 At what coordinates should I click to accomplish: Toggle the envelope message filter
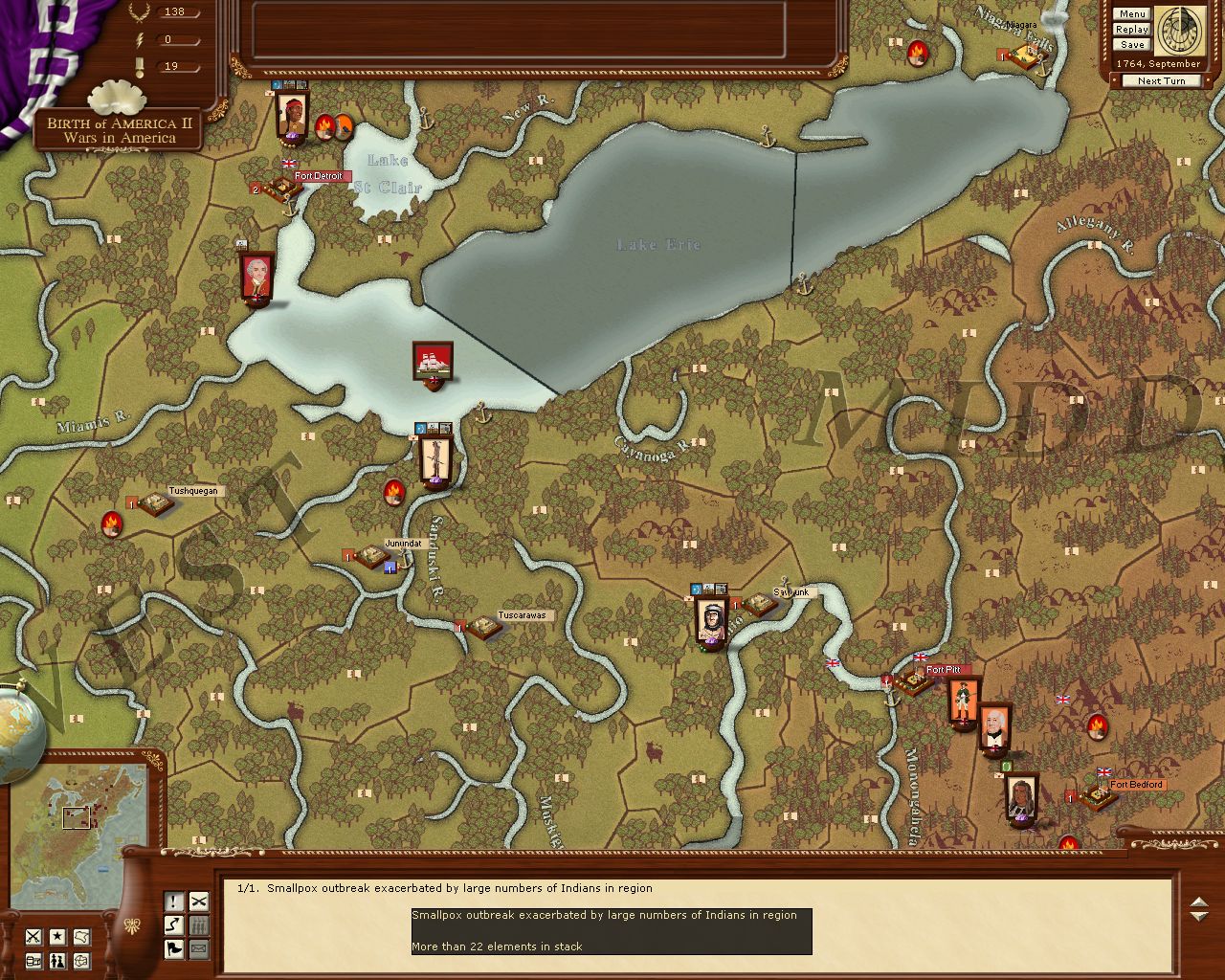[199, 949]
